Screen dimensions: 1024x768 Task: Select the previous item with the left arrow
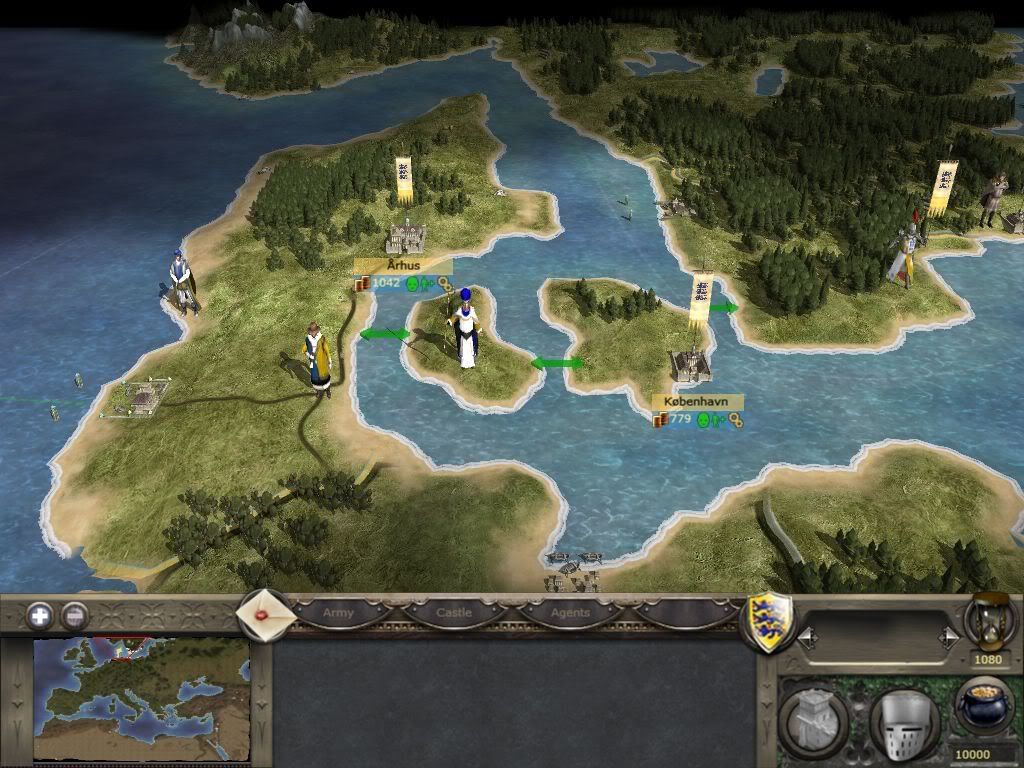pyautogui.click(x=805, y=635)
